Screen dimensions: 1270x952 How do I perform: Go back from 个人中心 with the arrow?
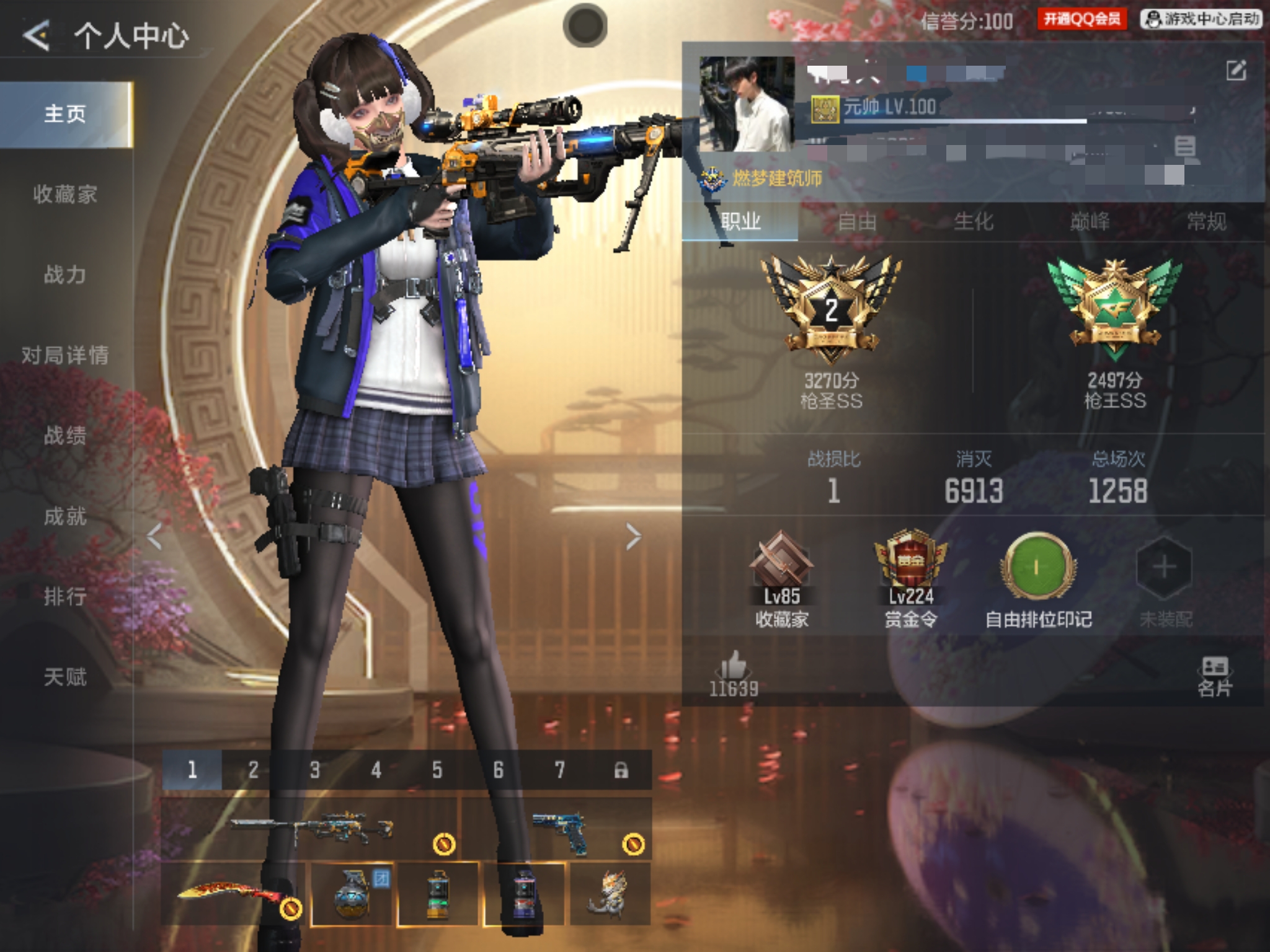(x=36, y=35)
